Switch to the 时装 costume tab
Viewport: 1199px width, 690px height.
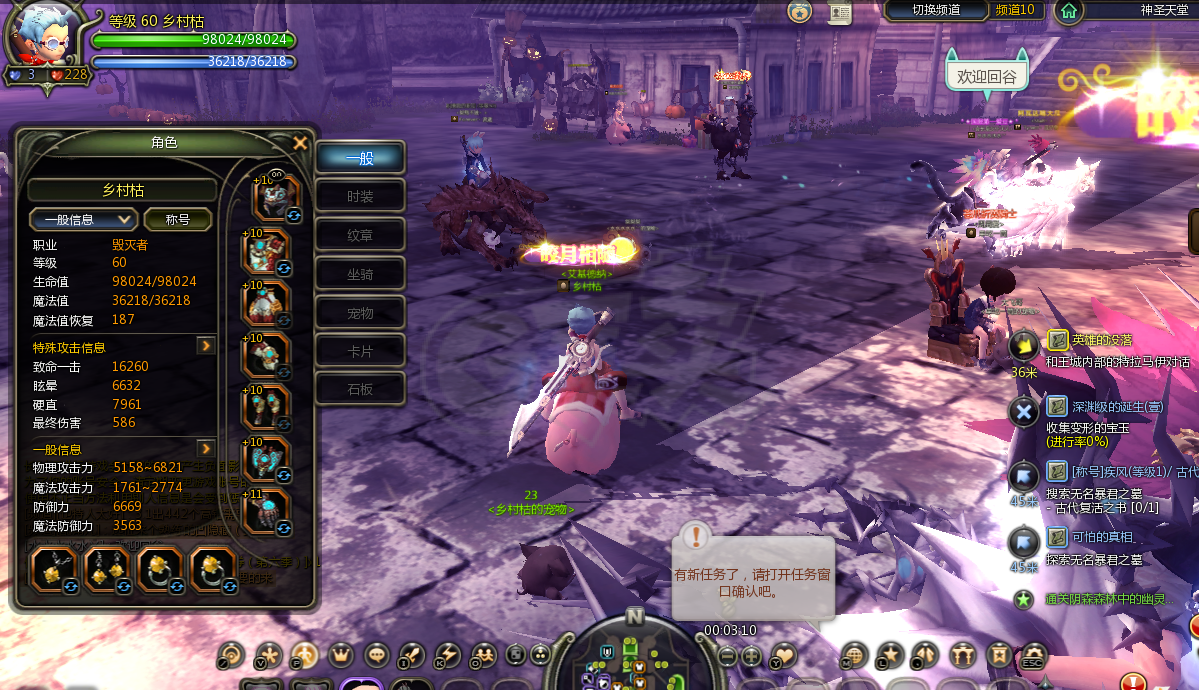(360, 197)
